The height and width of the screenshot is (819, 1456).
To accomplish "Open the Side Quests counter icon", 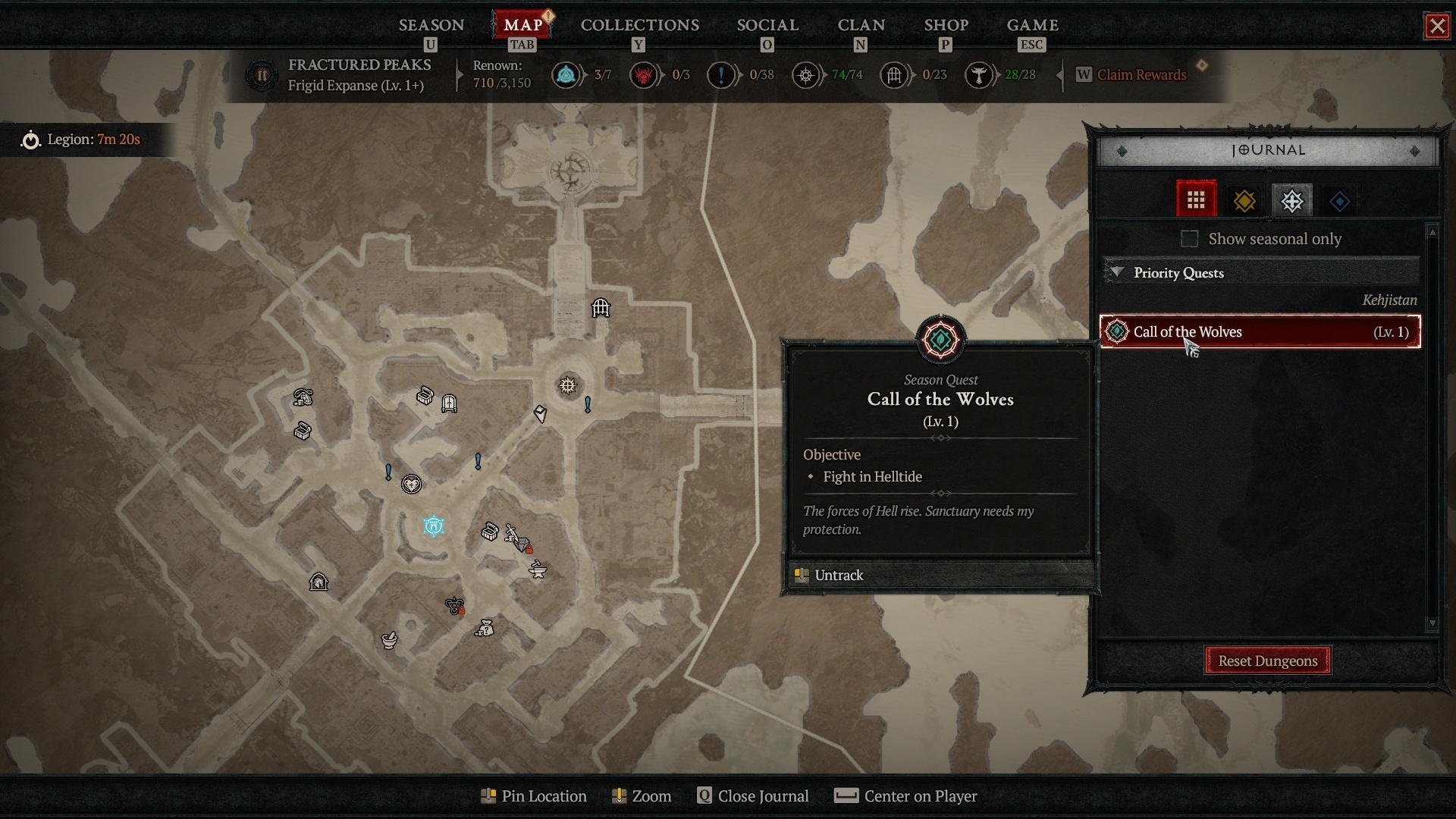I will point(723,75).
